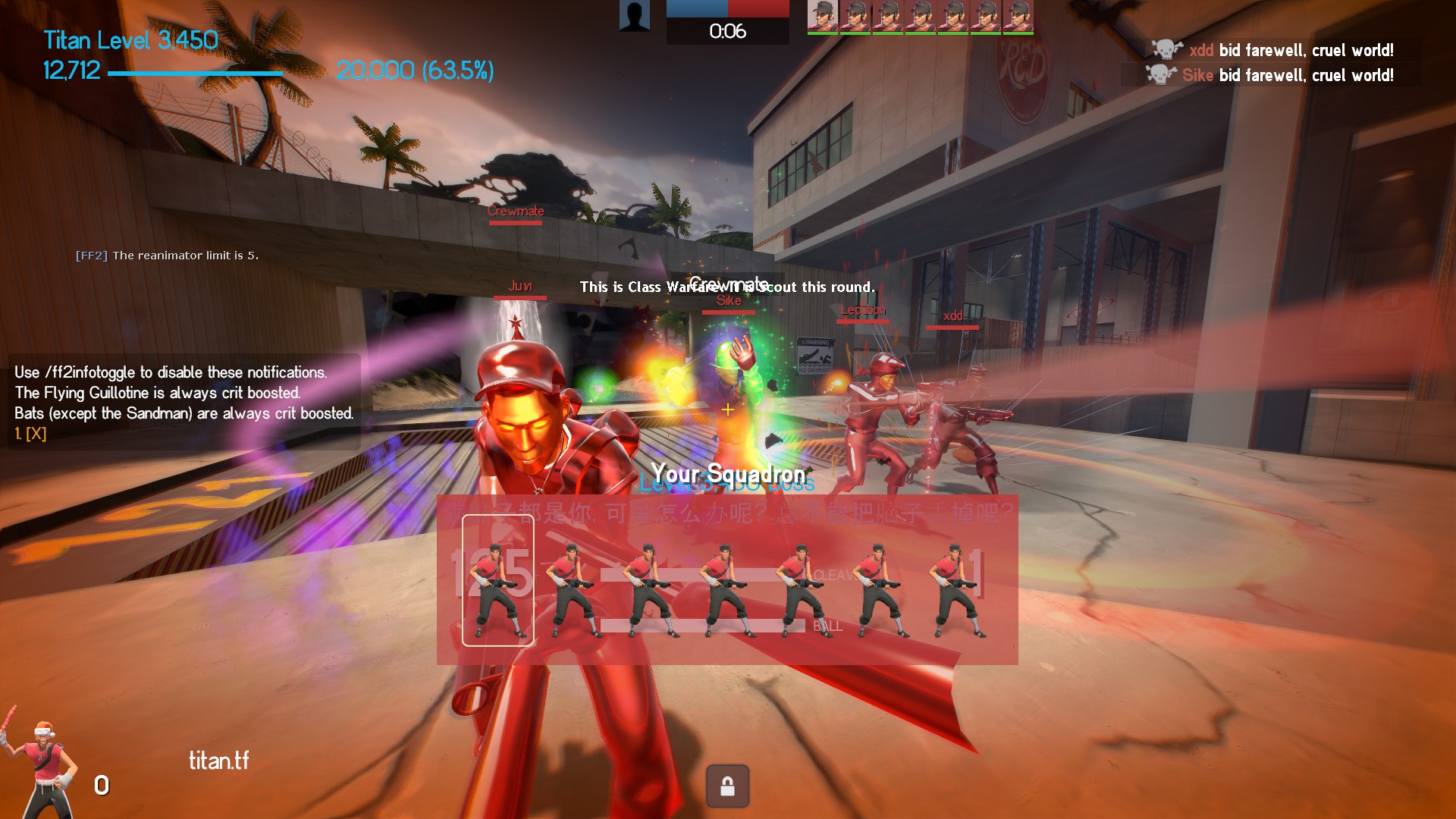Select the highlighted scout in Your Squadron
The image size is (1456, 819).
498,580
